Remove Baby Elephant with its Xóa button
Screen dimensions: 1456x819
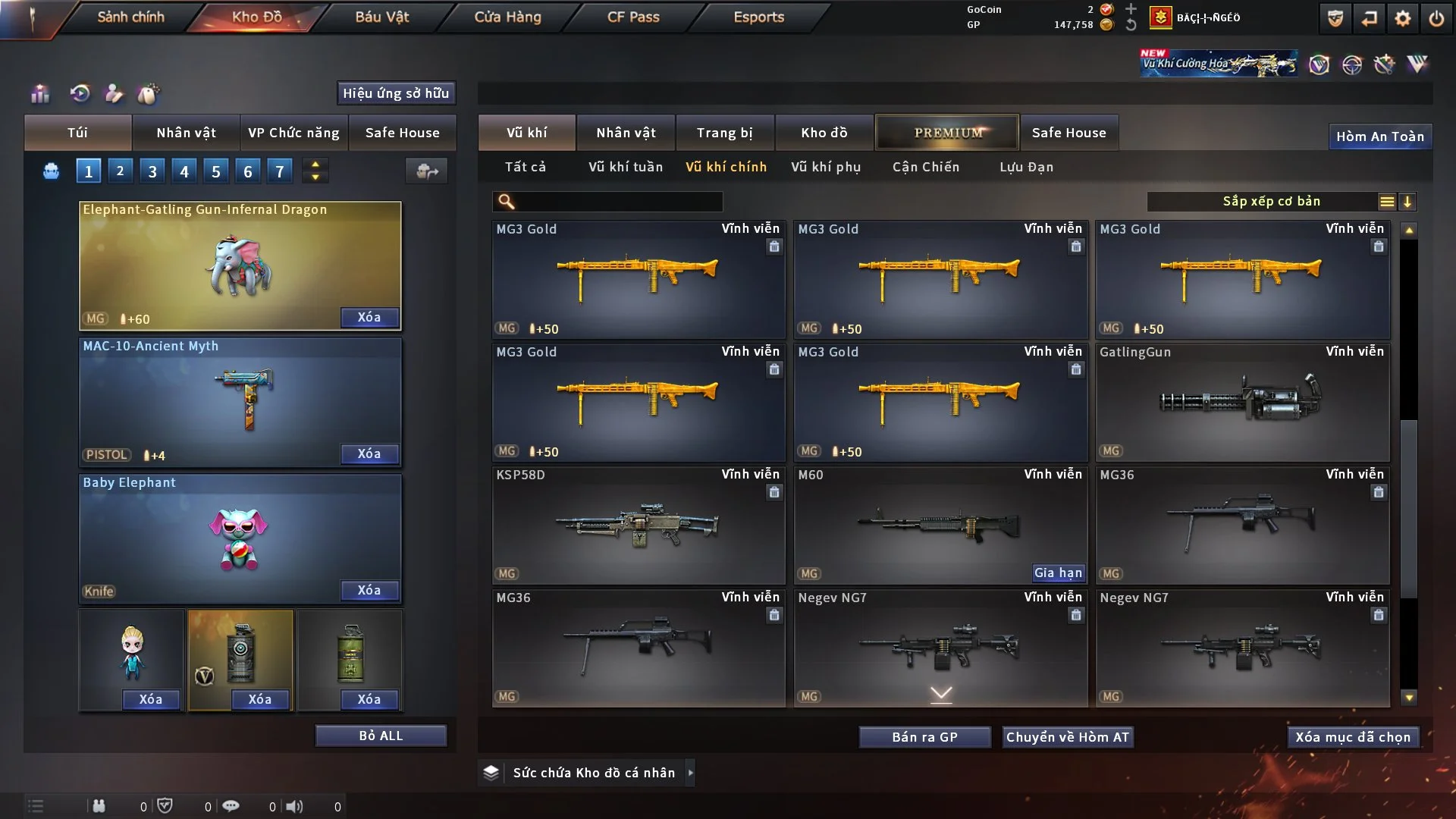click(x=369, y=591)
